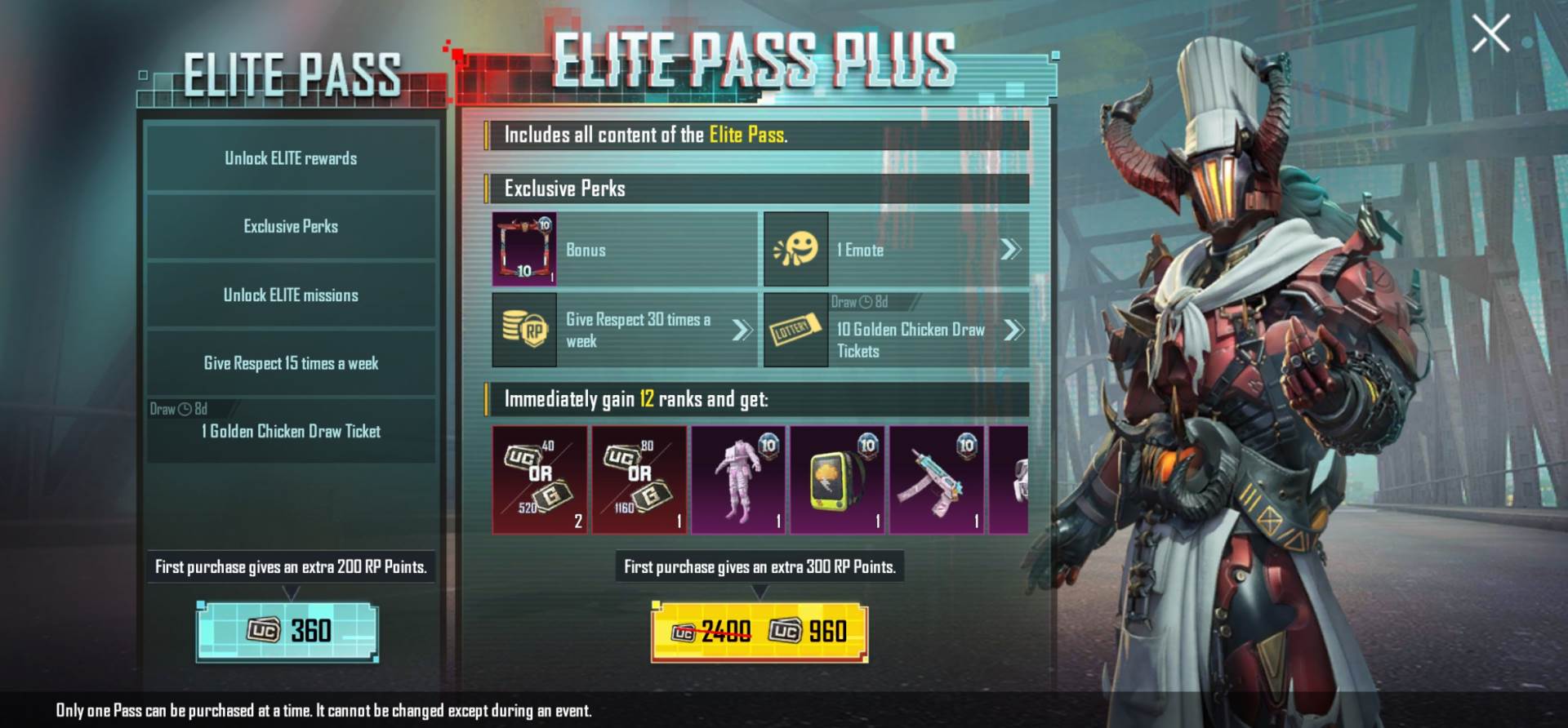The width and height of the screenshot is (1568, 728).
Task: Click the golden Lottery ticket icon
Action: point(796,331)
